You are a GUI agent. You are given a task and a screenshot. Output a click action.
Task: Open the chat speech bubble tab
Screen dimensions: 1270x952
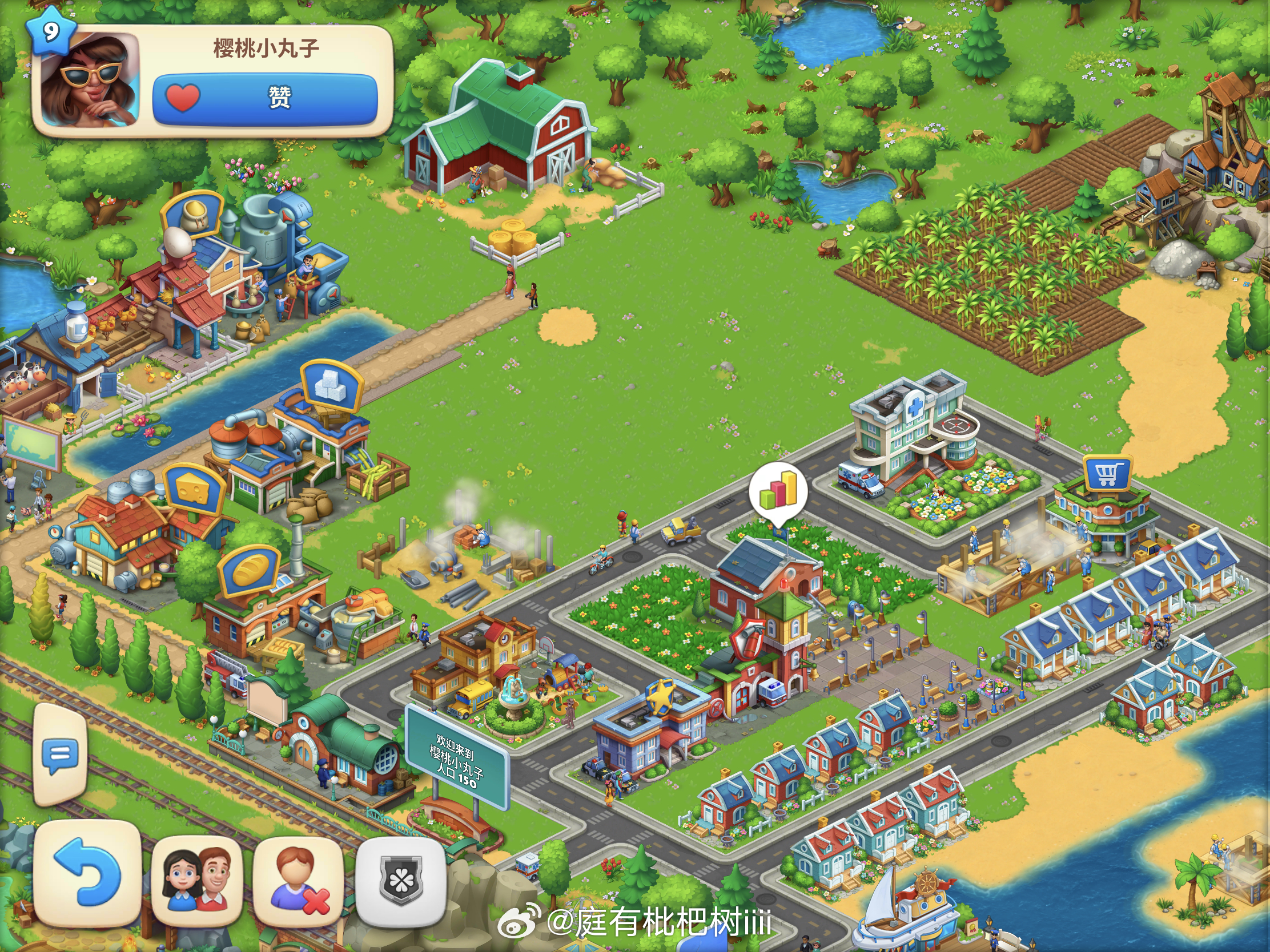(61, 755)
